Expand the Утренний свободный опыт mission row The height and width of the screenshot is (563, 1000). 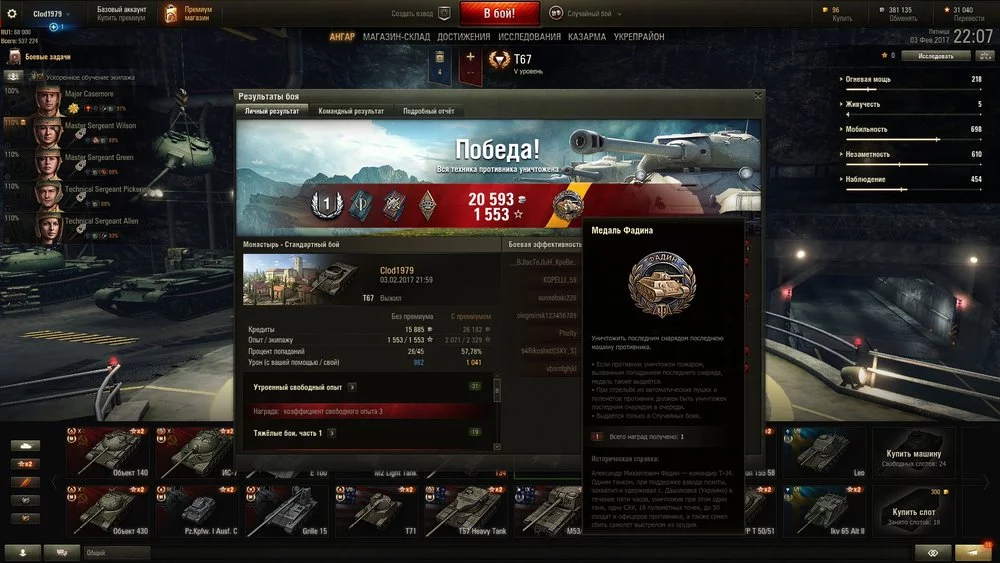tap(352, 386)
